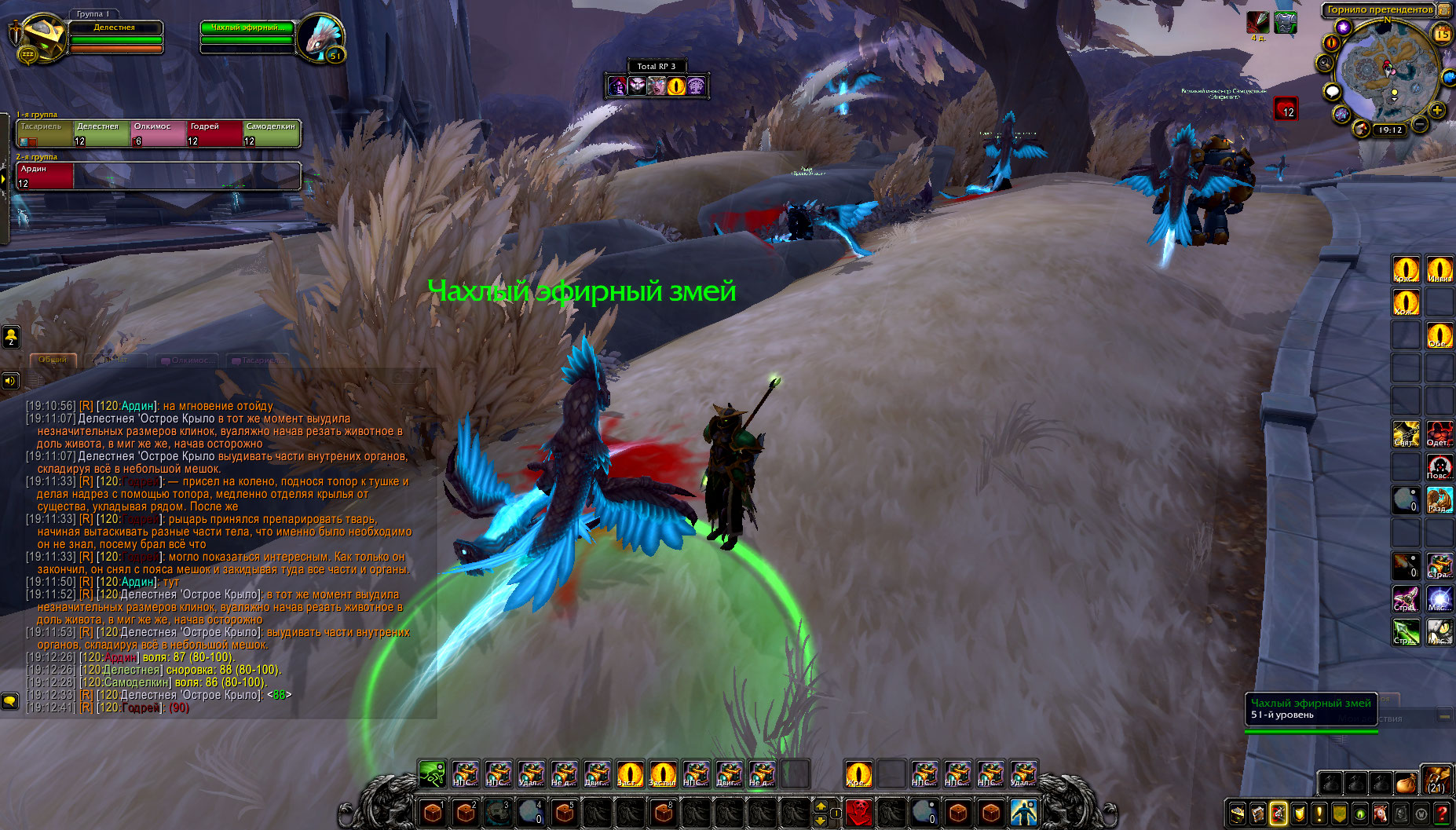Activate the red skull action bar ability
This screenshot has width=1456, height=830.
[x=859, y=813]
